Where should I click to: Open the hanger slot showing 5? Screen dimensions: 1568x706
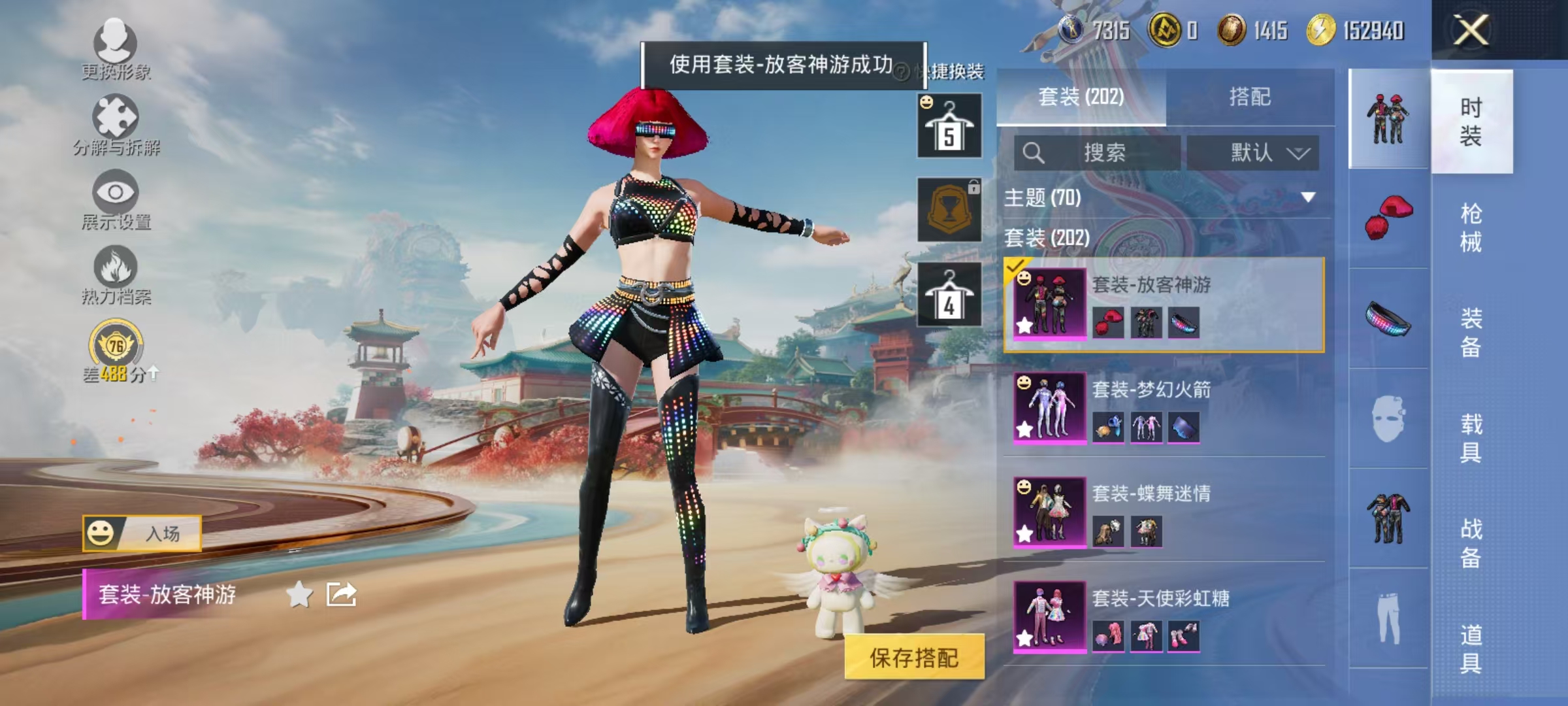(x=949, y=124)
